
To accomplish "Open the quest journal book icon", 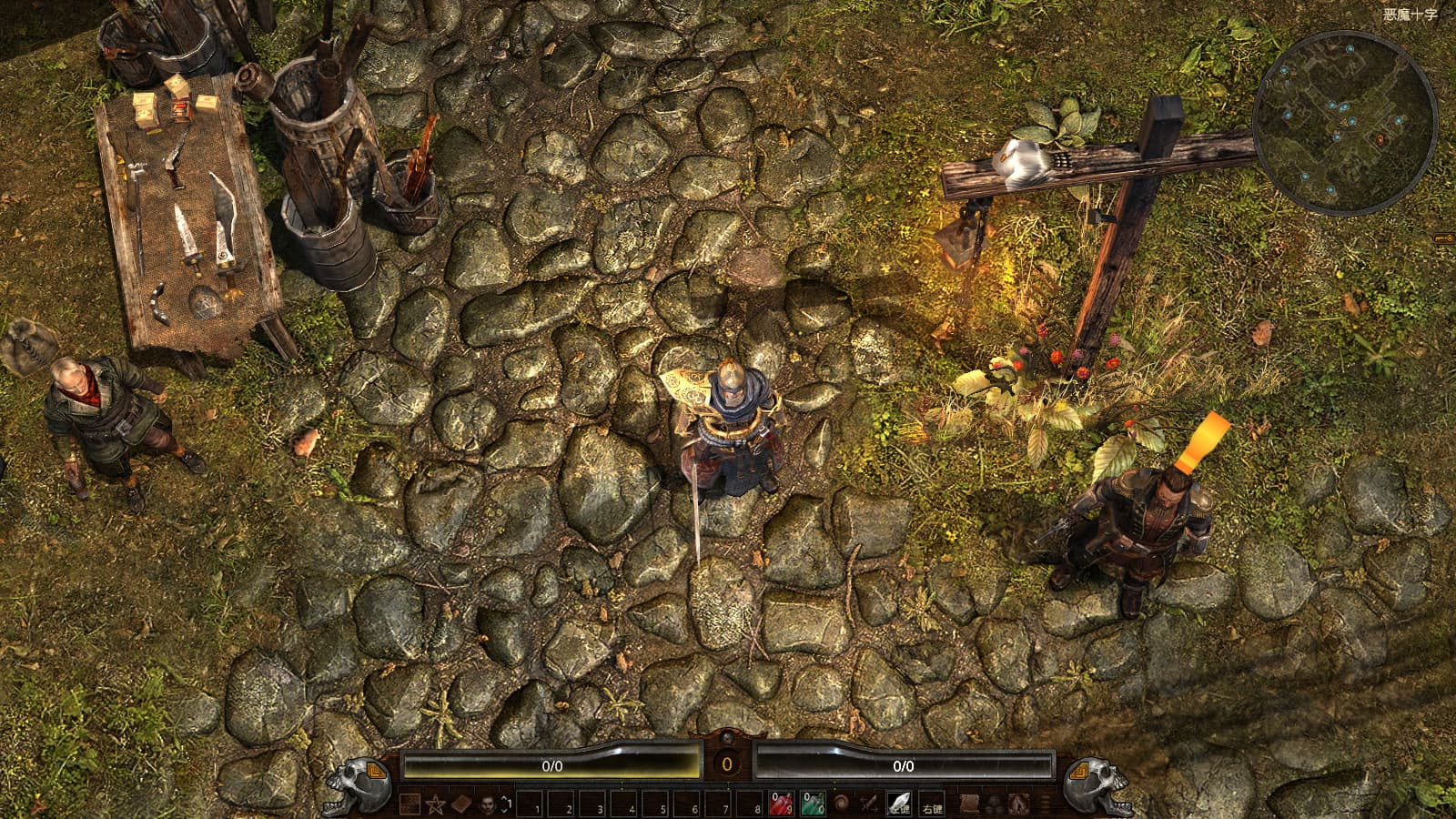I will [461, 804].
